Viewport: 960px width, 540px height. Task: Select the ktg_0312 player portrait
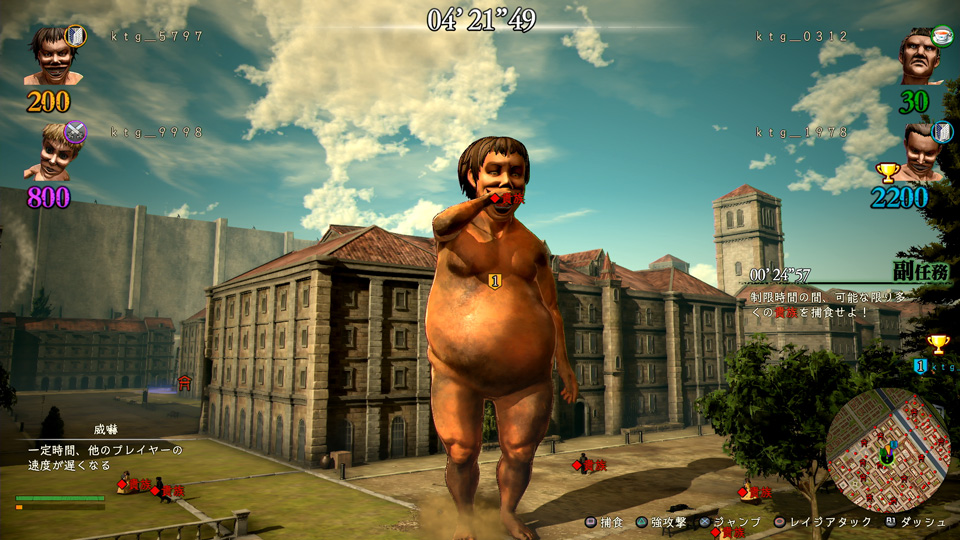click(922, 56)
